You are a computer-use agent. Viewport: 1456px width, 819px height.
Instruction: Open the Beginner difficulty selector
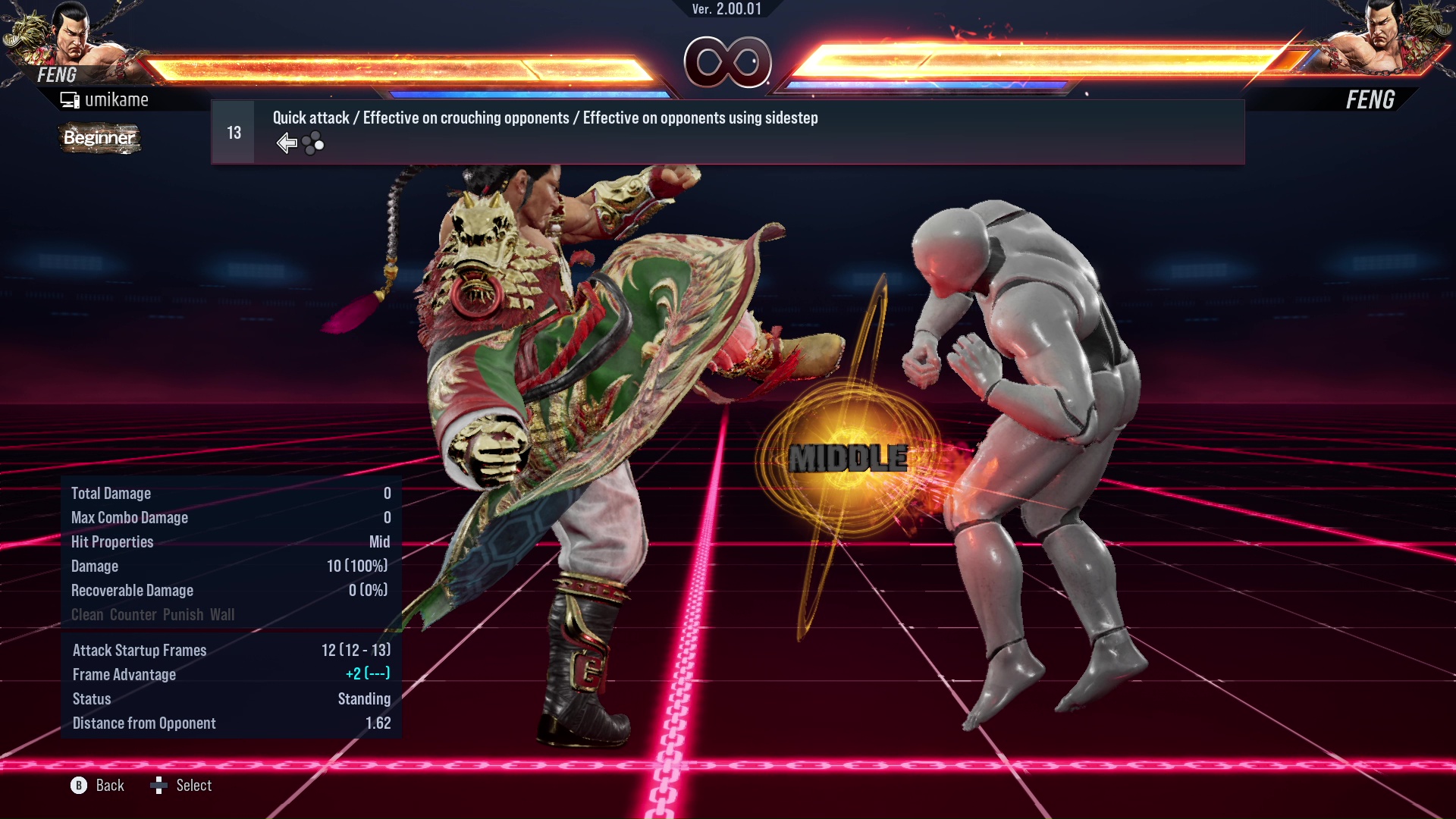[x=99, y=139]
